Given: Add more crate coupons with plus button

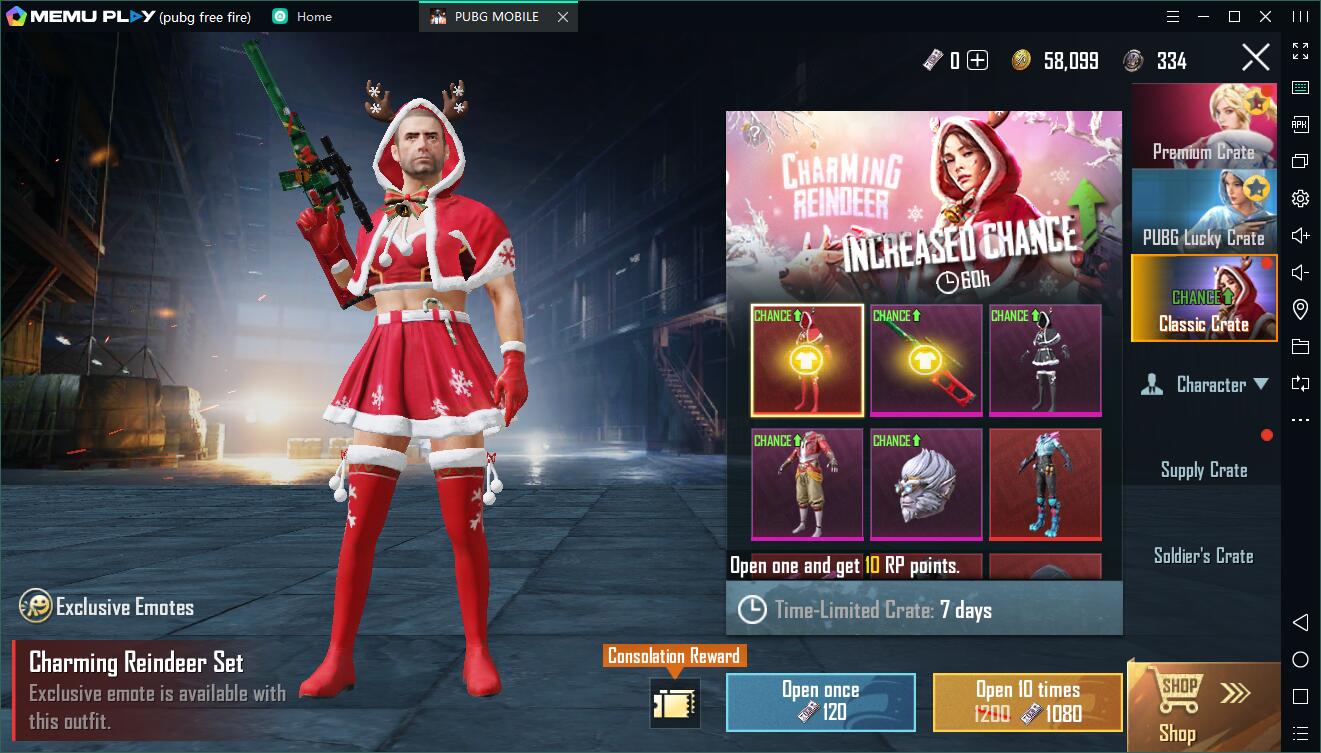Looking at the screenshot, I should coord(977,61).
